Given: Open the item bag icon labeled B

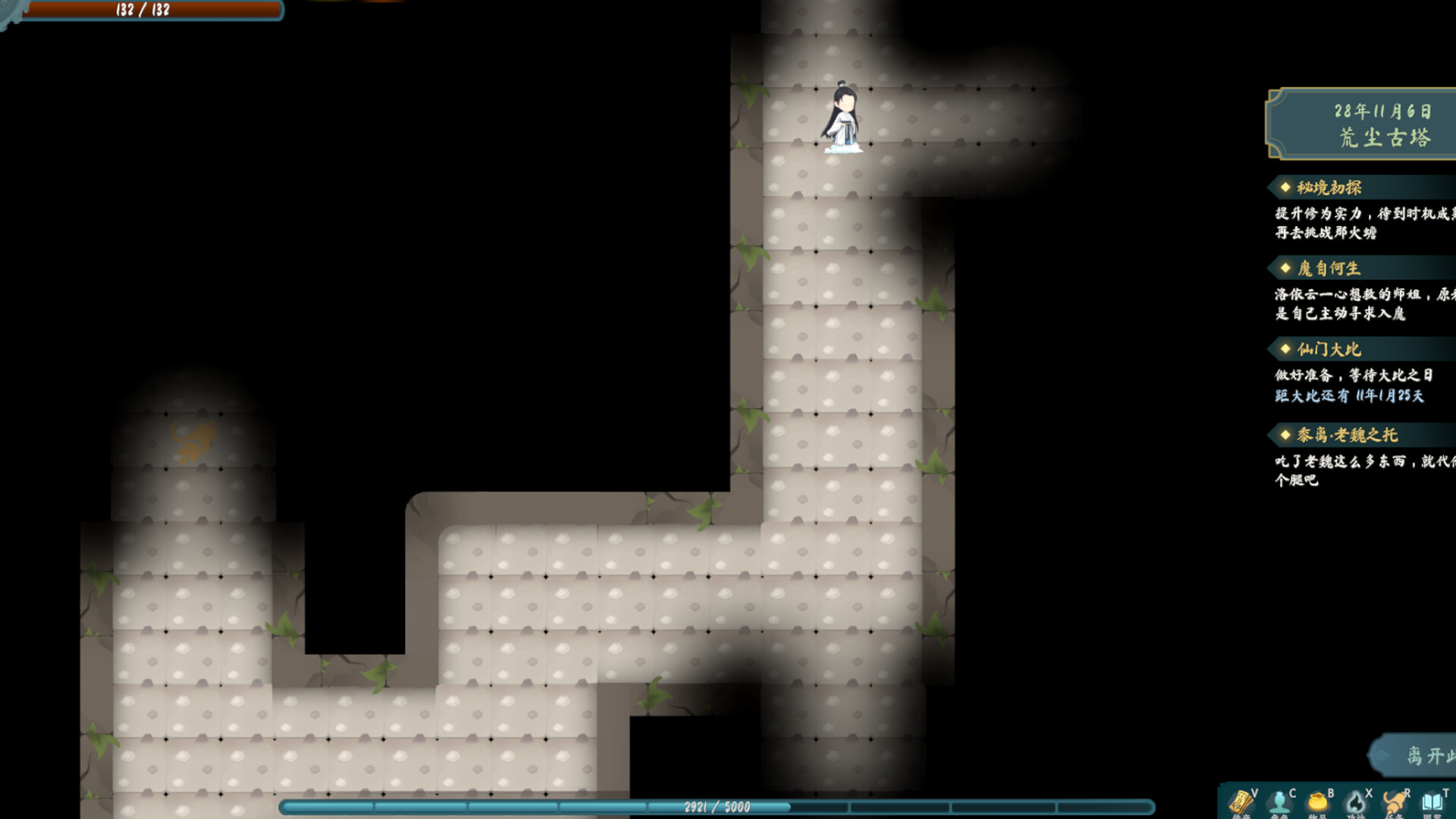Looking at the screenshot, I should (x=1317, y=802).
